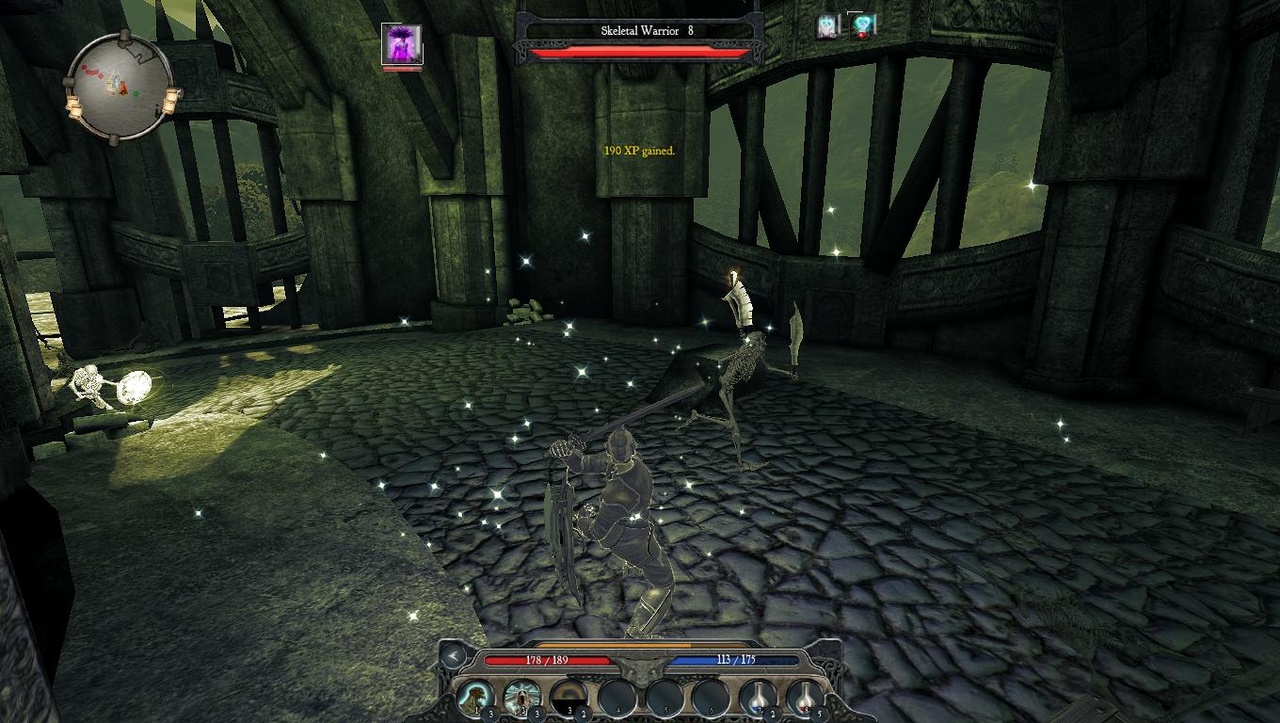The width and height of the screenshot is (1280, 723).
Task: Click a red enemy dot on the minimap
Action: 92,71
